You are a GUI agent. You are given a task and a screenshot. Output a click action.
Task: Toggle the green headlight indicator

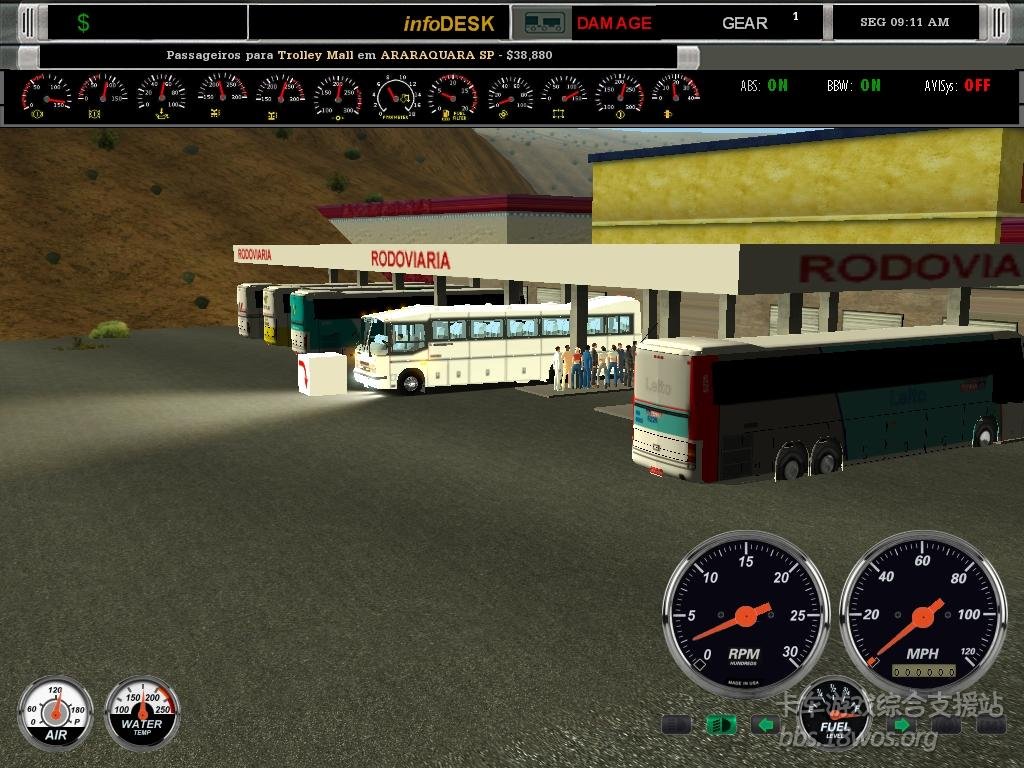[720, 724]
